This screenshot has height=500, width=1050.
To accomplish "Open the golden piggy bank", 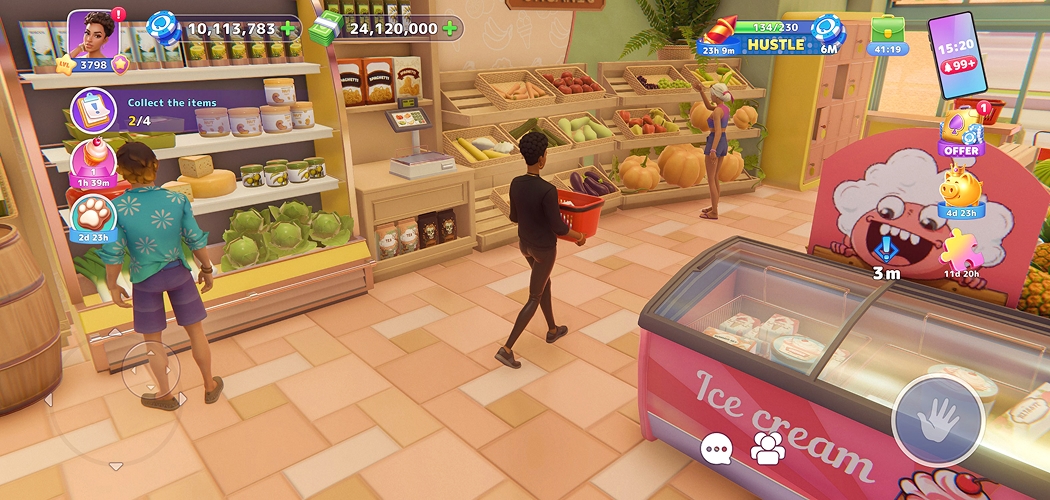I will pos(960,190).
